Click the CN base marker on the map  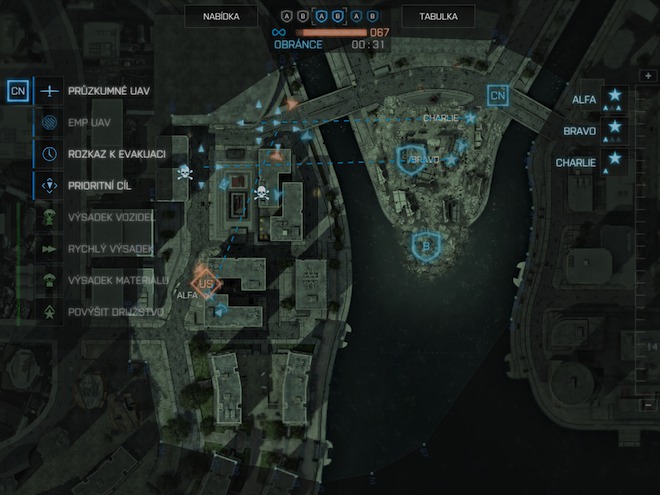498,96
